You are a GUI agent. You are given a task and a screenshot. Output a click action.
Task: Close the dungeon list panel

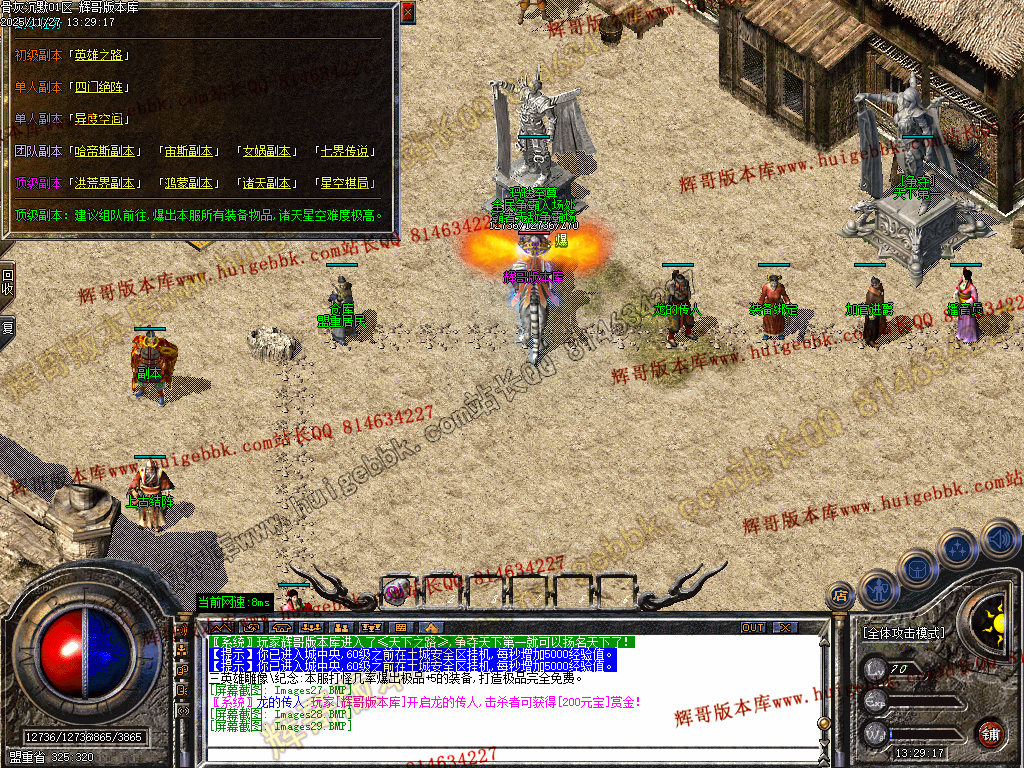pos(407,13)
